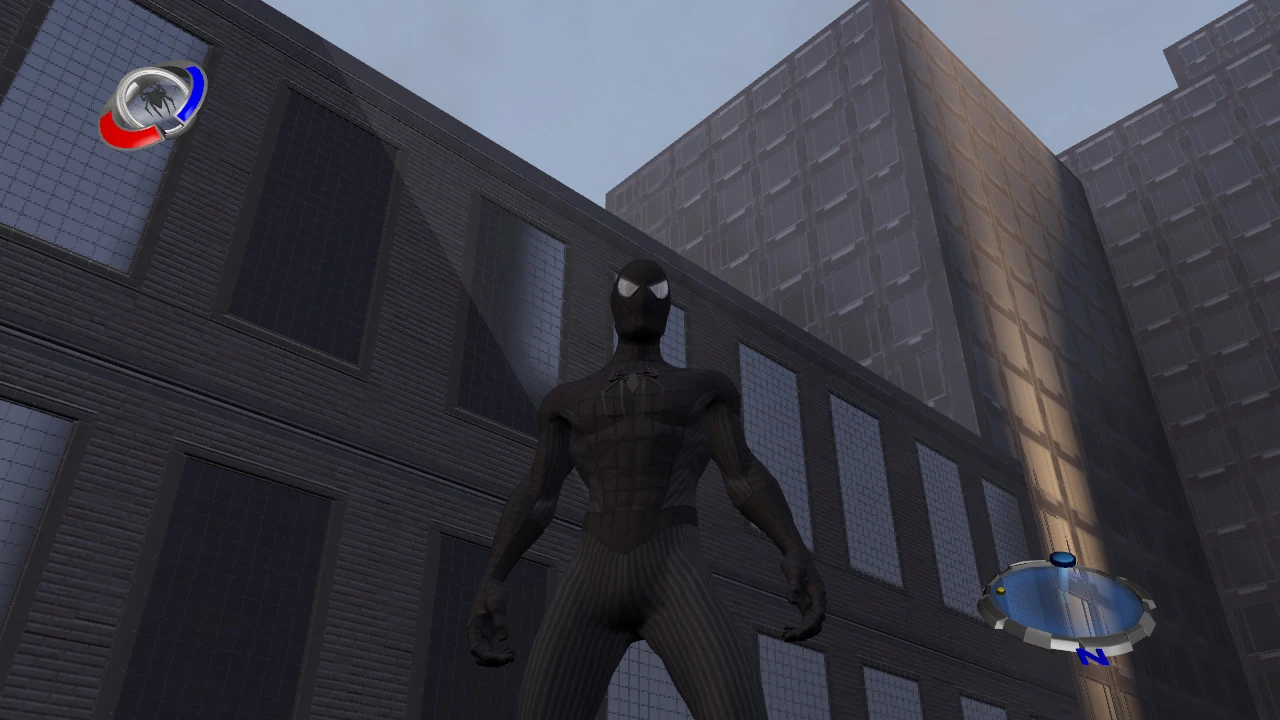The height and width of the screenshot is (720, 1280).
Task: Click the N north indicator on the compass
Action: coord(1091,656)
